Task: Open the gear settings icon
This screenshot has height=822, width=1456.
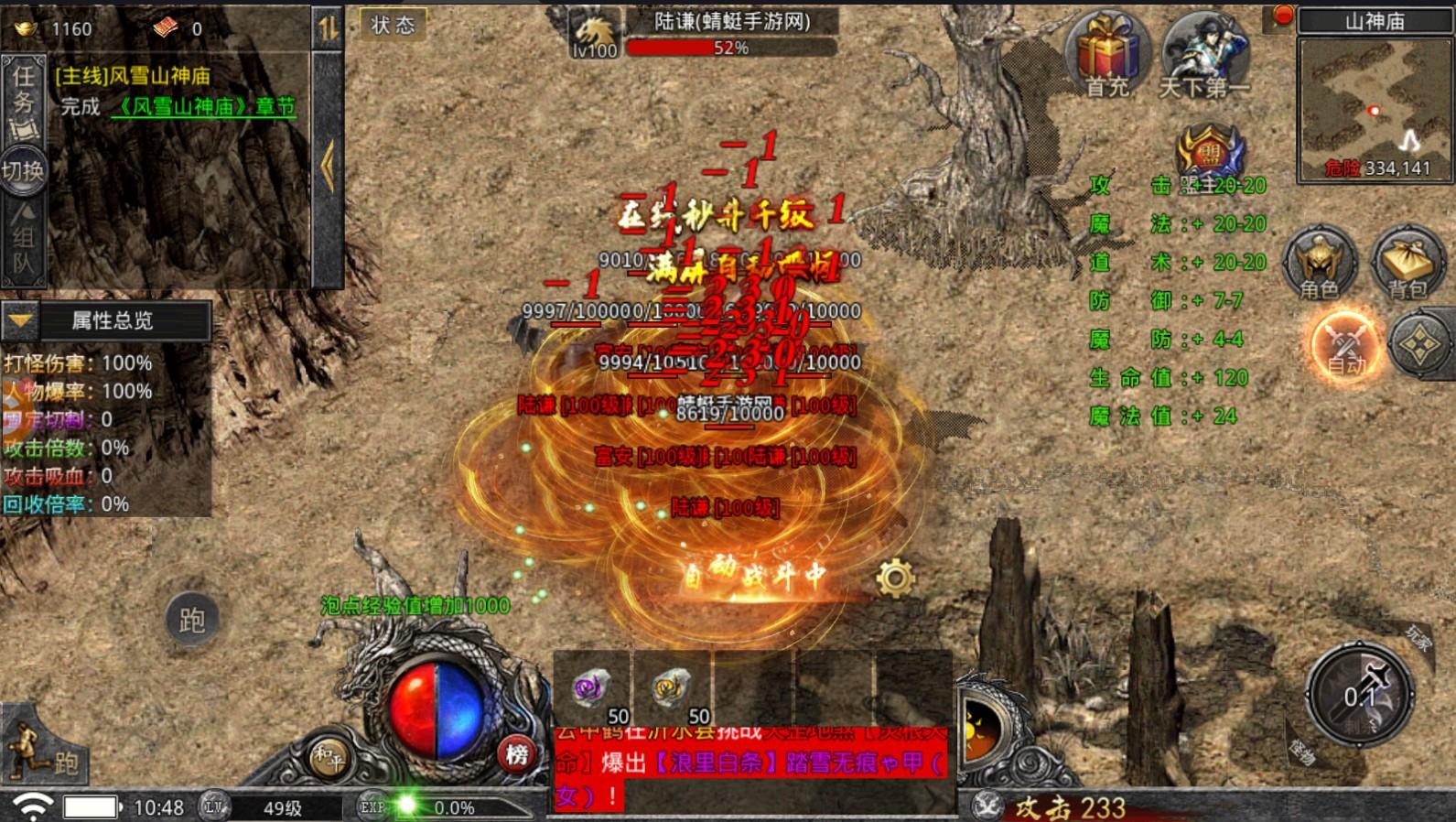Action: click(x=895, y=578)
